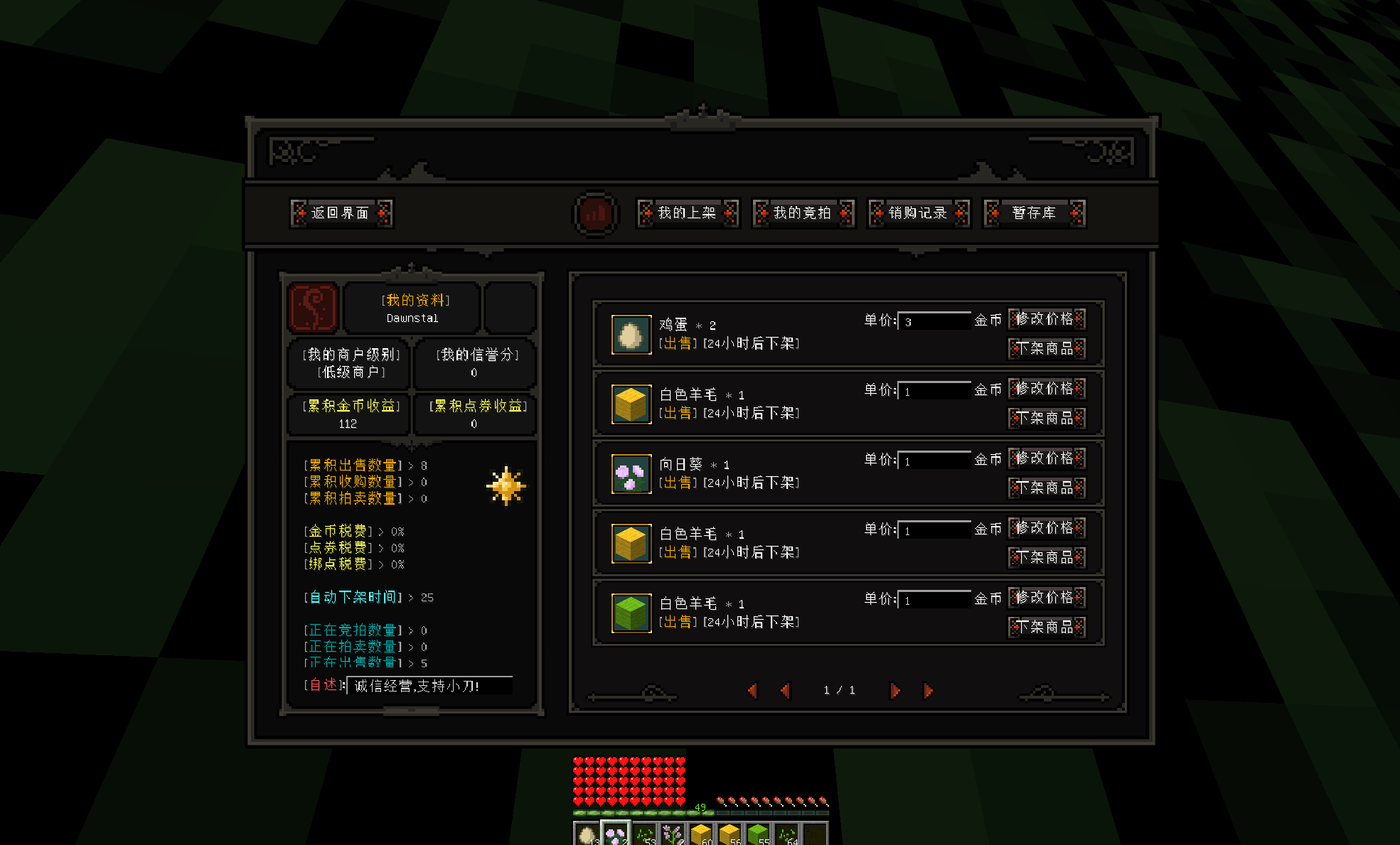The height and width of the screenshot is (845, 1400).
Task: Click the white wool icon in the second listing
Action: 630,404
